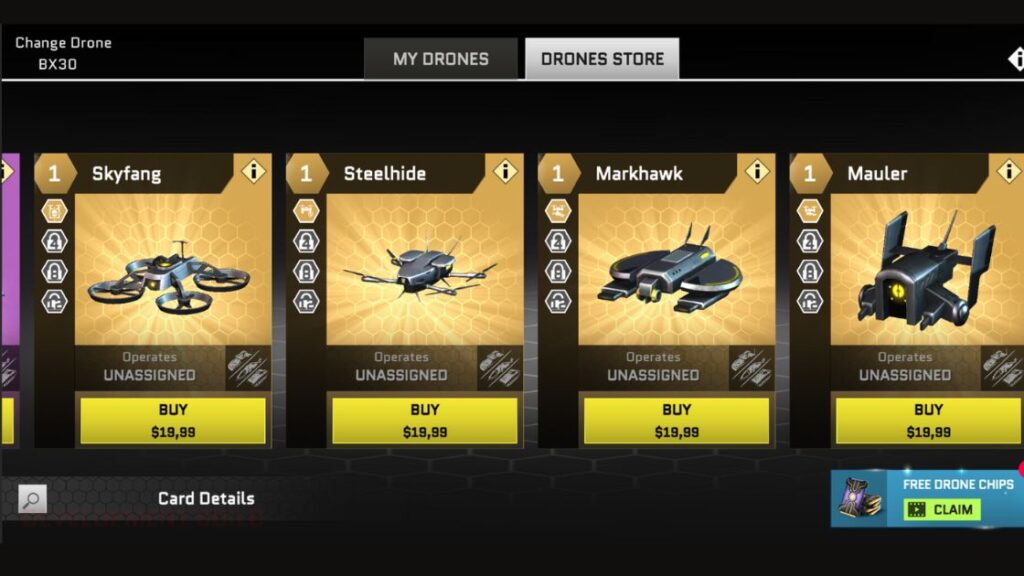Buy the Markhawk drone
1024x576 pixels.
click(x=677, y=420)
